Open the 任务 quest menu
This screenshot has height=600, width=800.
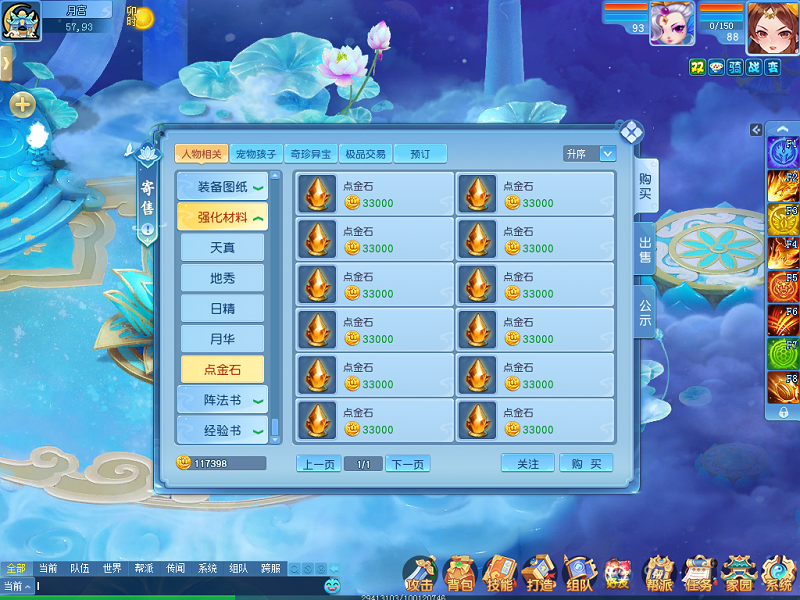[x=699, y=573]
